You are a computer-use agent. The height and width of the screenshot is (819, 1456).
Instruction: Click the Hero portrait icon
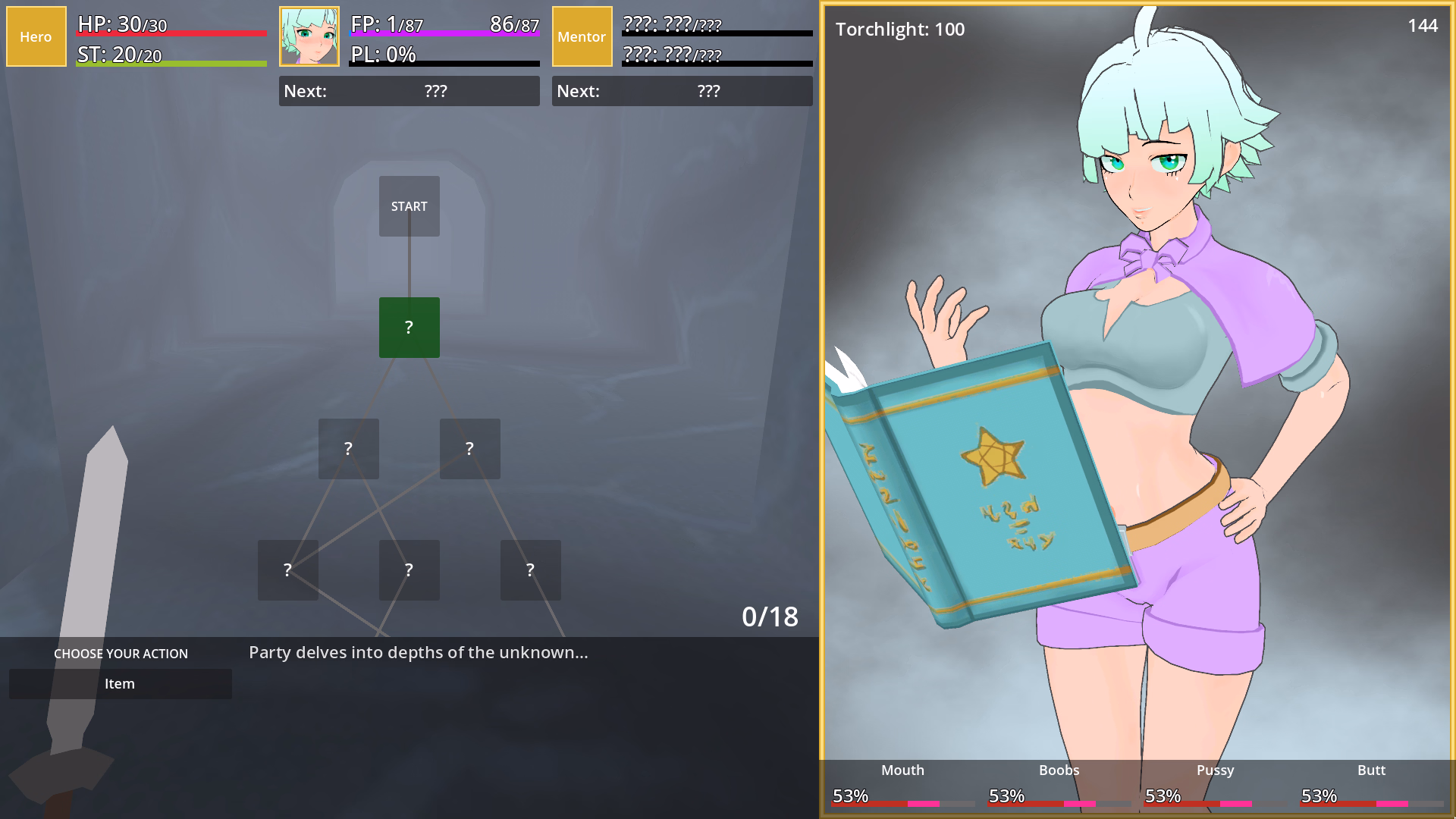pos(36,36)
